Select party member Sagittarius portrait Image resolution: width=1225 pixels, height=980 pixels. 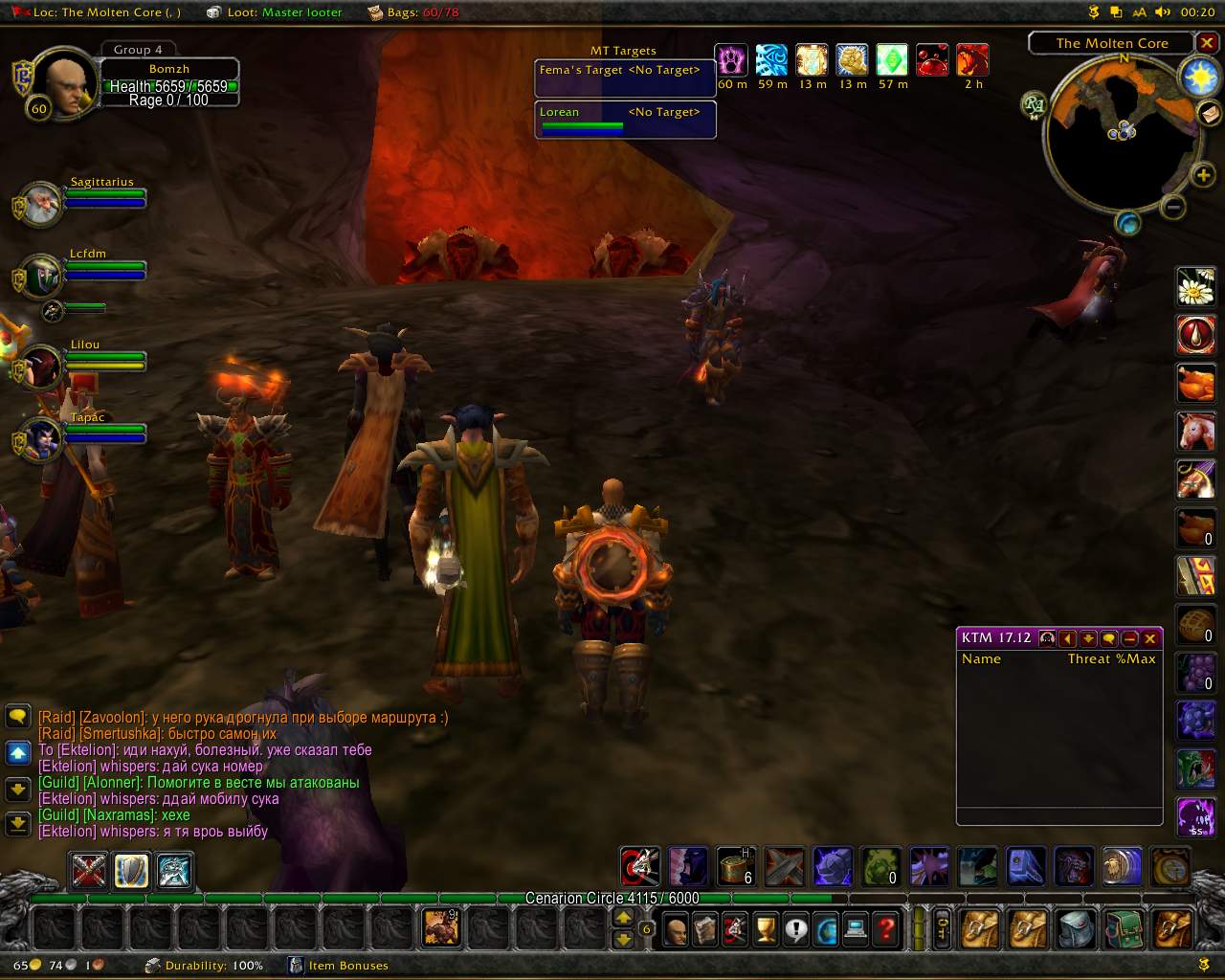(x=41, y=203)
